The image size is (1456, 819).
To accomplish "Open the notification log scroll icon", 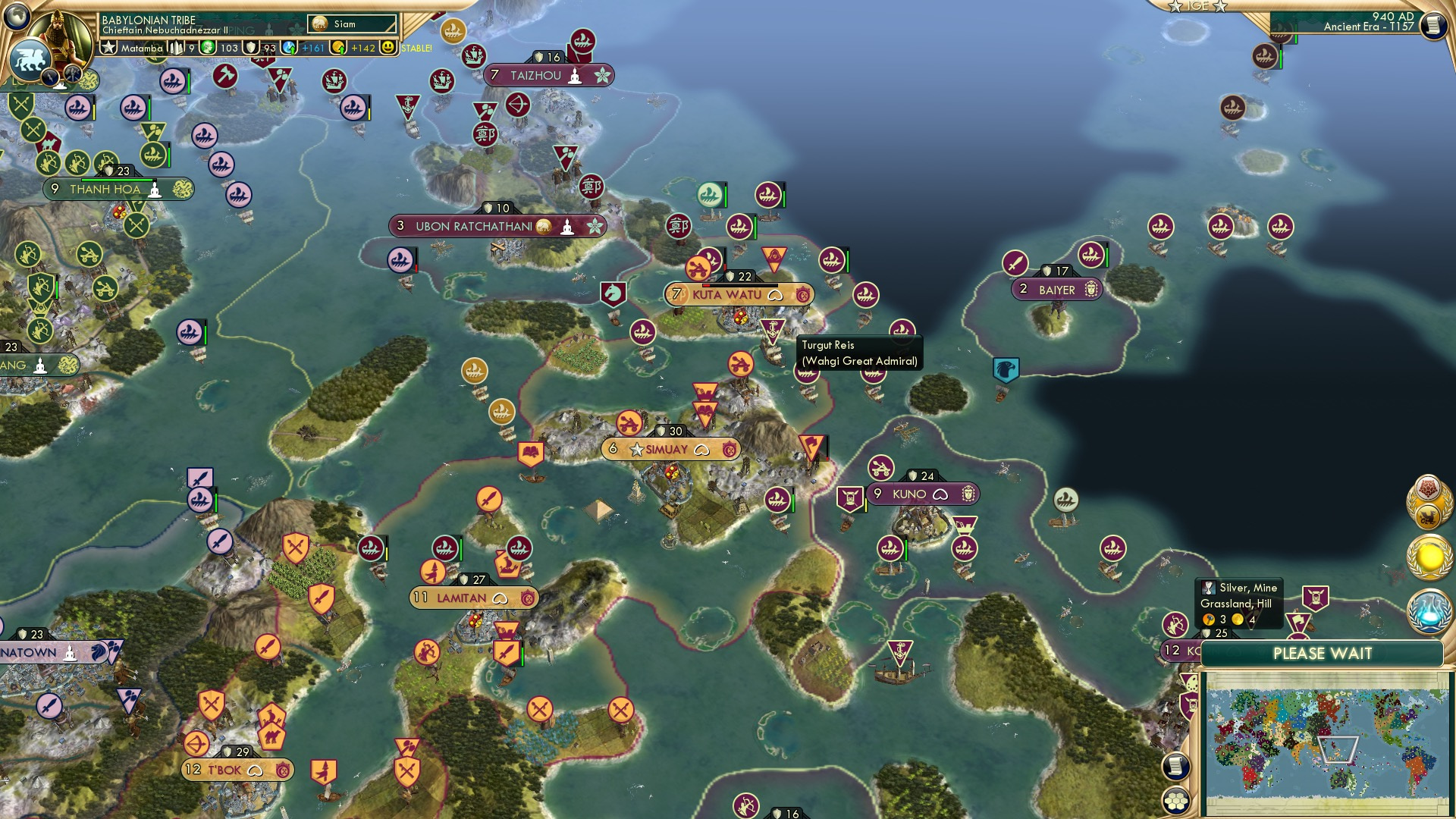I will [1176, 767].
